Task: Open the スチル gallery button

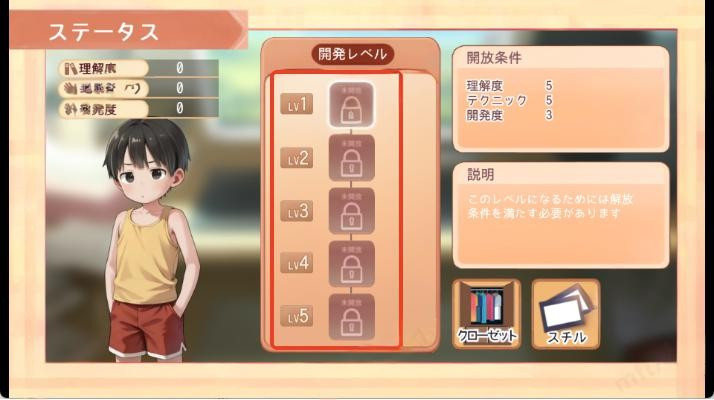Action: 565,313
